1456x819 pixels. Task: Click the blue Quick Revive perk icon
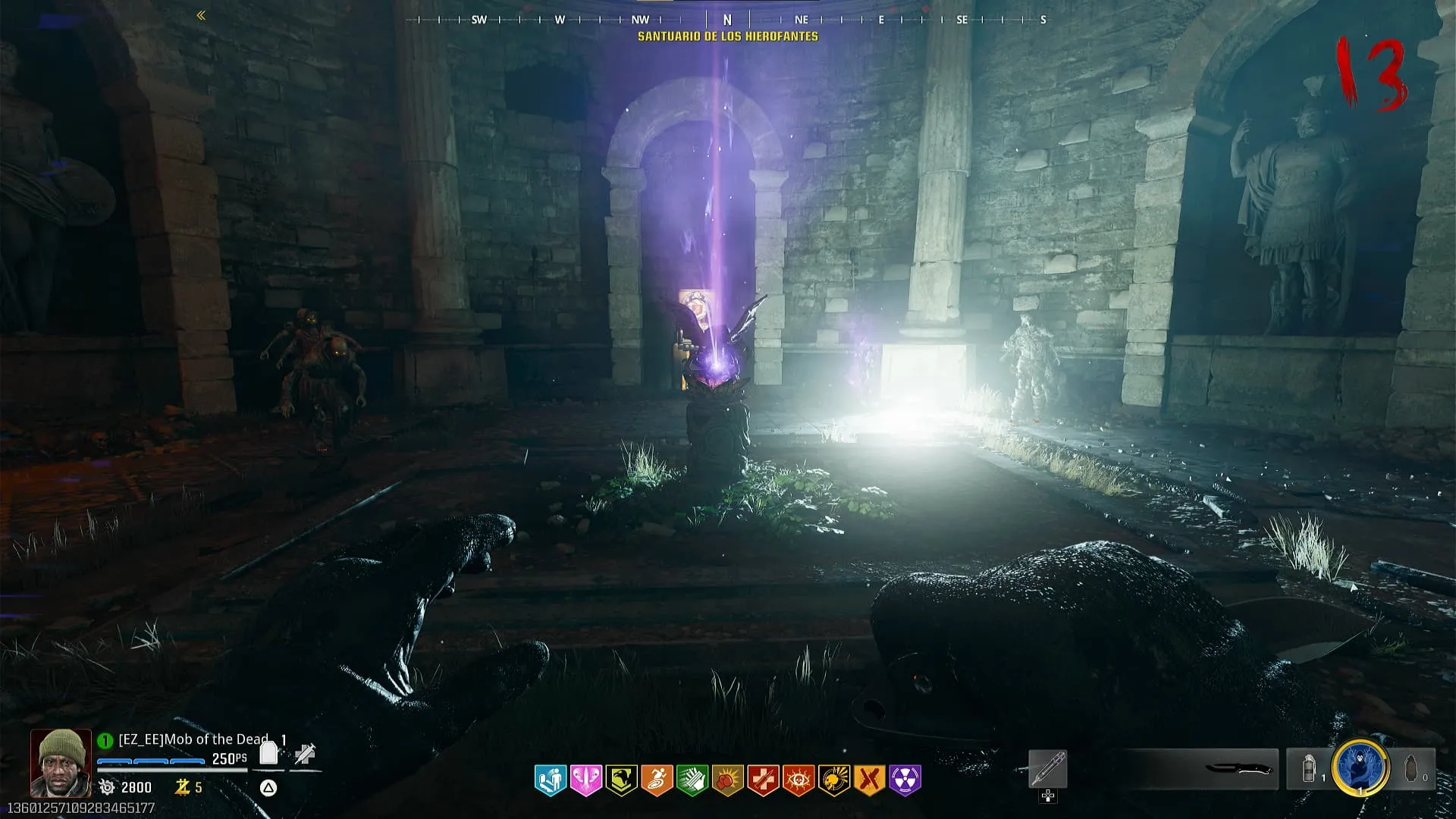(551, 780)
